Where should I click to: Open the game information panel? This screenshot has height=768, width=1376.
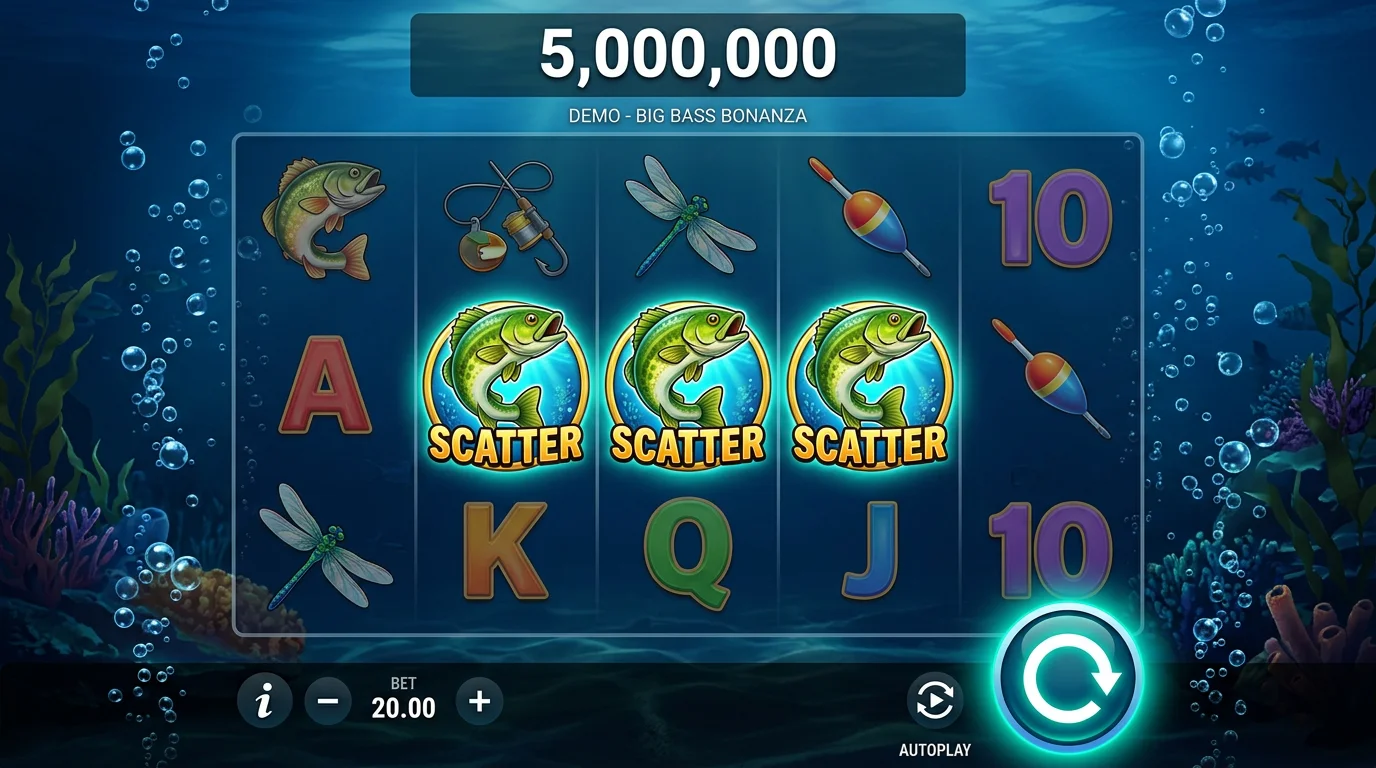[264, 700]
